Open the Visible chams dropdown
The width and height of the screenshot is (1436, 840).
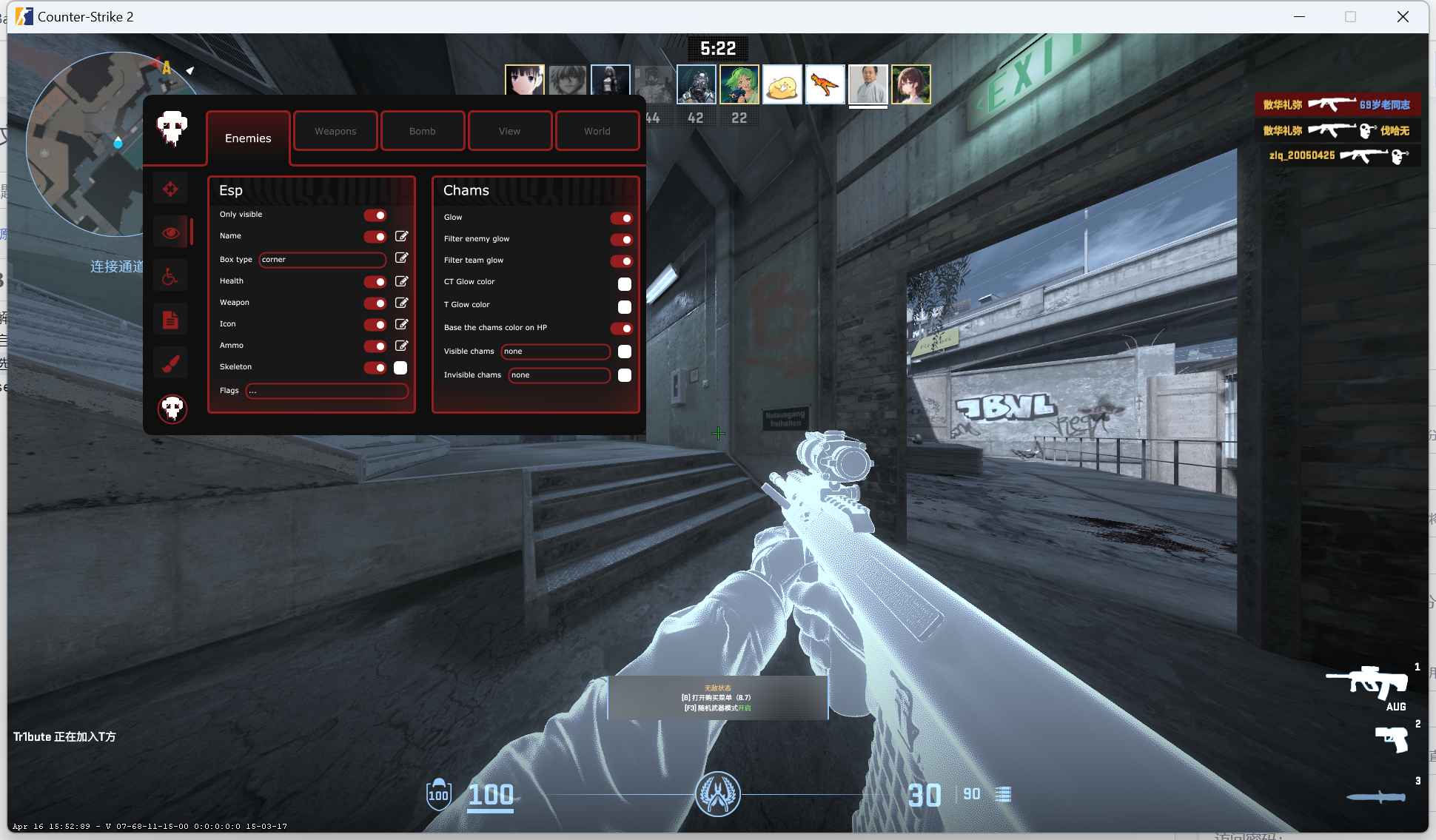click(555, 352)
